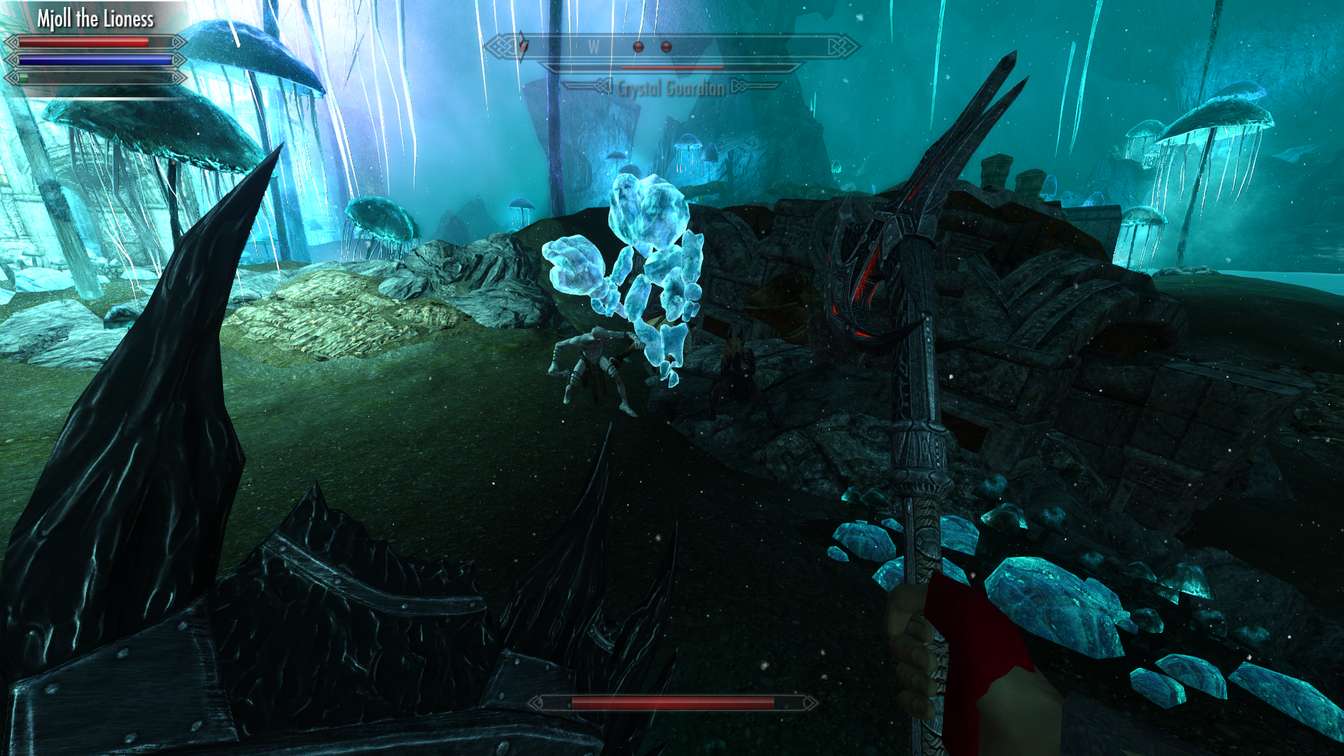Screen dimensions: 1344x756
Task: Click the enemy health bar at the bottom
Action: pos(672,701)
